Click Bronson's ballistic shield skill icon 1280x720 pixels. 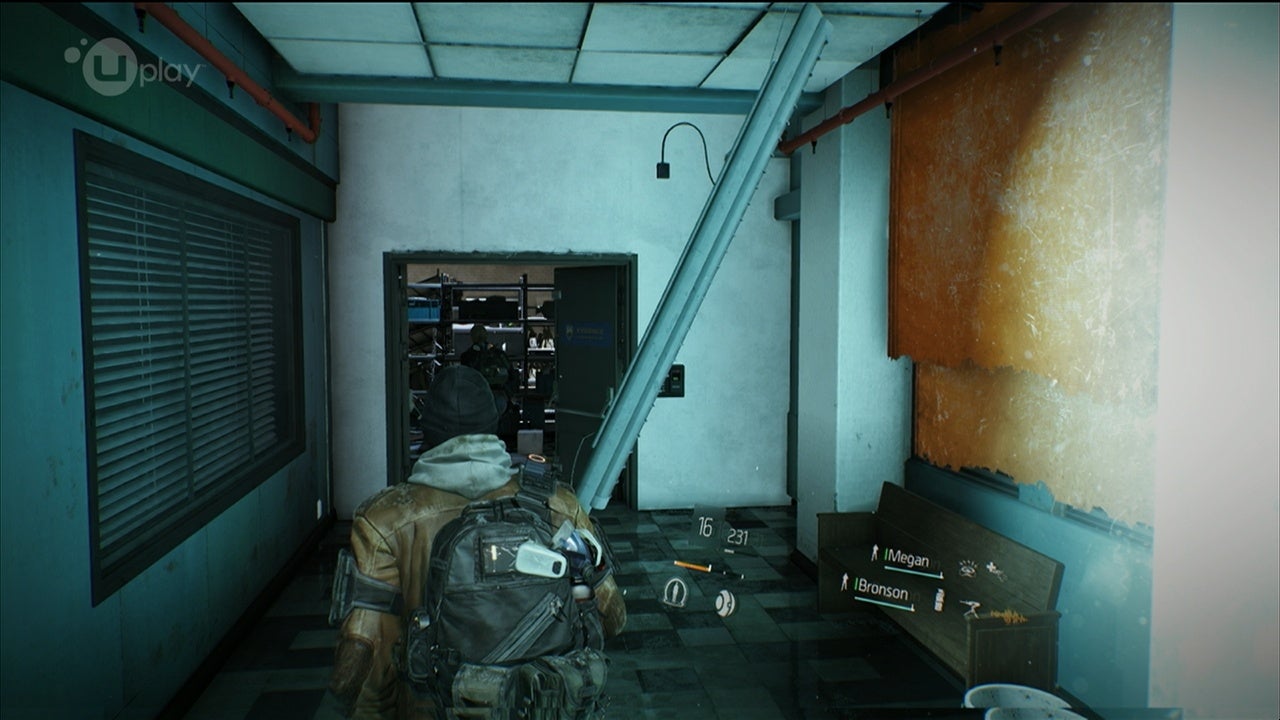pyautogui.click(x=938, y=600)
